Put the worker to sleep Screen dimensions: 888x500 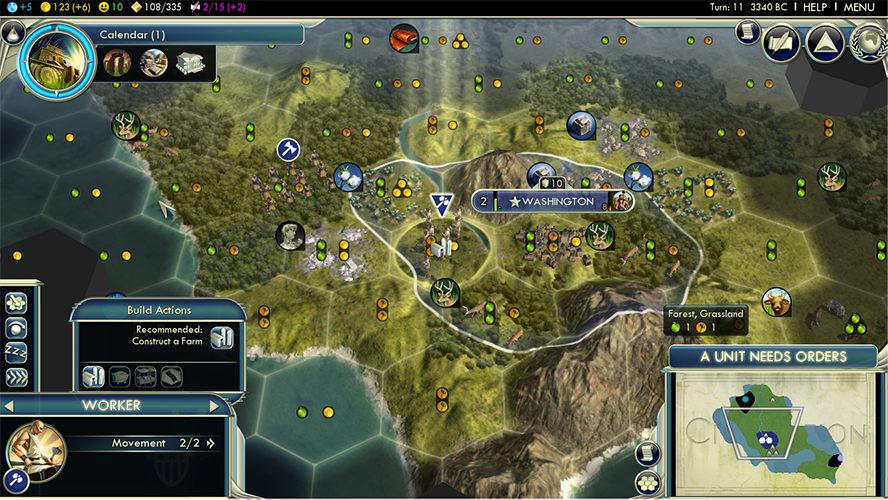pyautogui.click(x=16, y=352)
